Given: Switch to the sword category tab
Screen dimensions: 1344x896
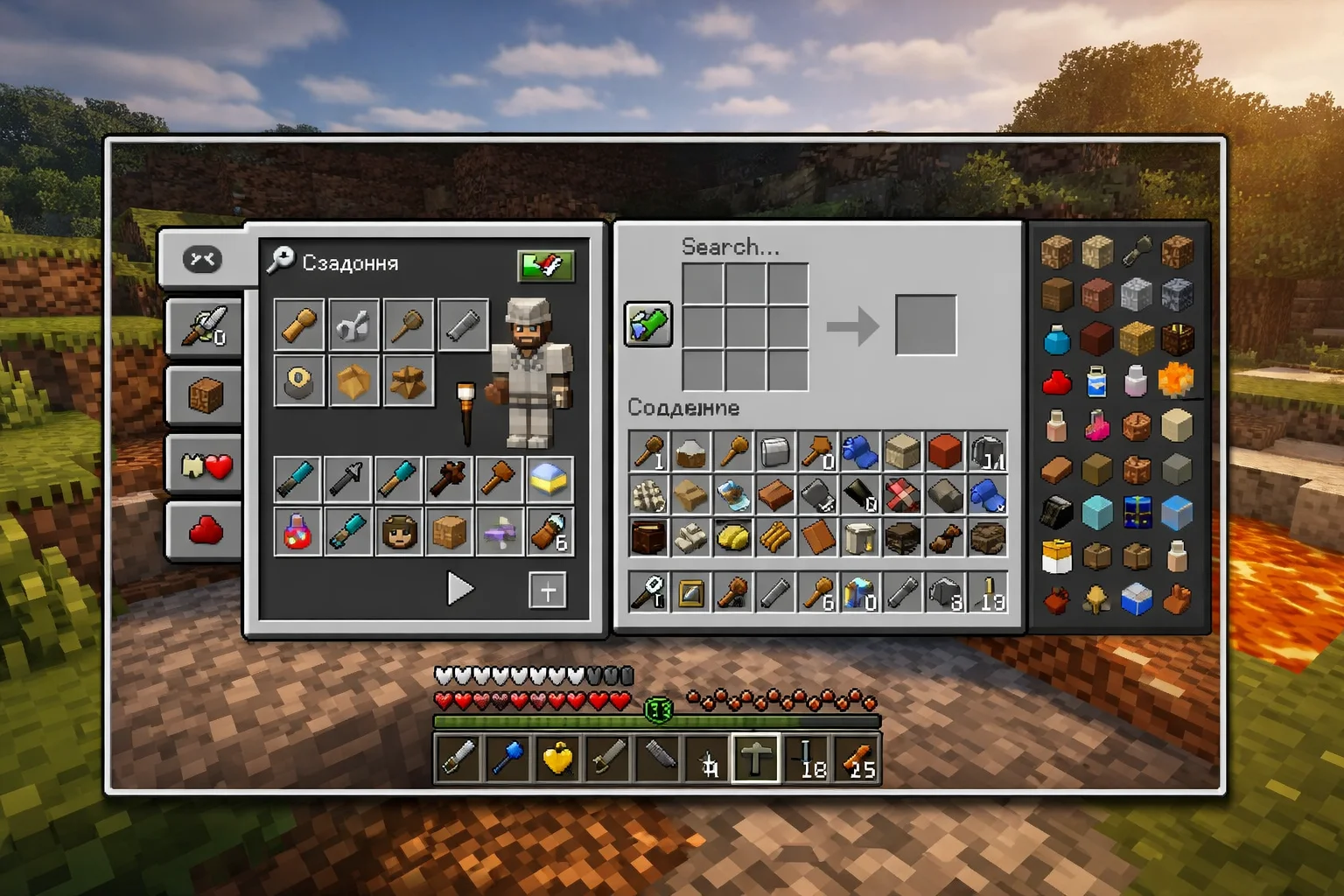Looking at the screenshot, I should coord(205,327).
